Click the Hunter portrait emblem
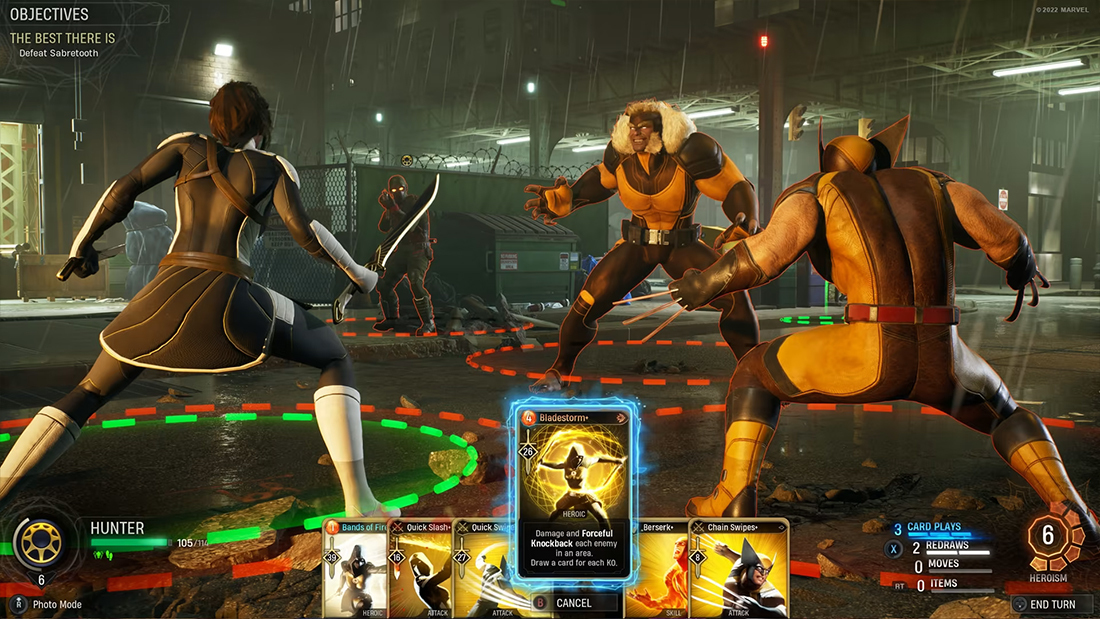The image size is (1100, 619). [x=41, y=541]
